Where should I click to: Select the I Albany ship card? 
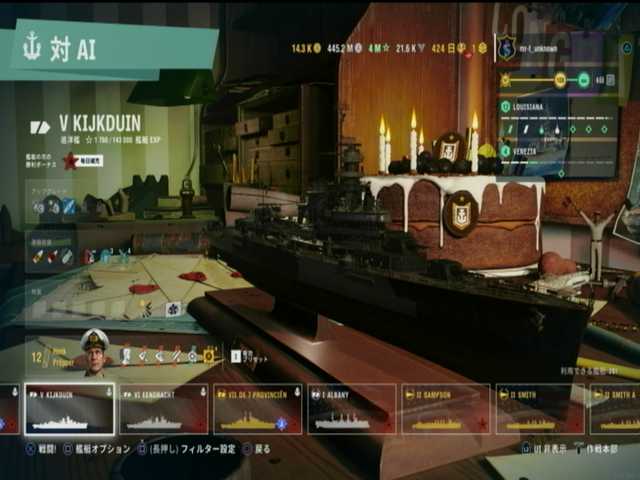(351, 410)
